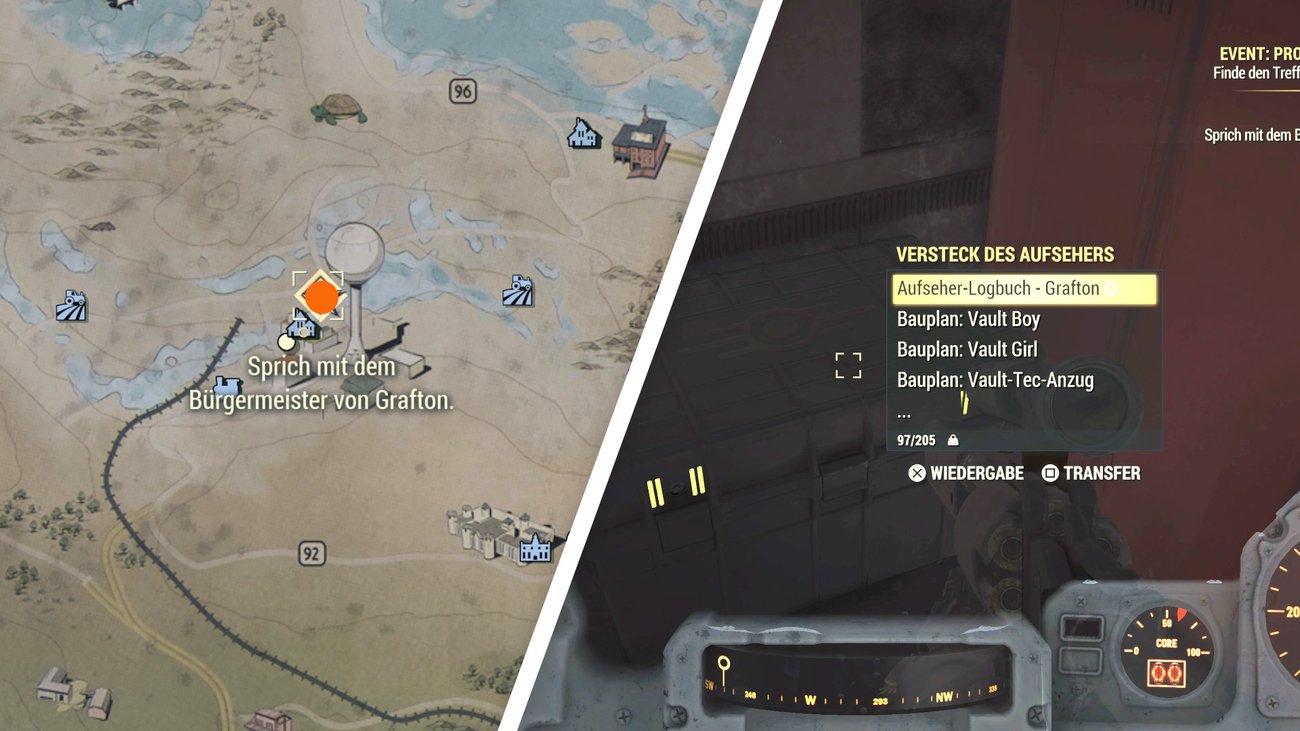Click the farm icon on the map's far left
The image size is (1300, 731).
point(72,305)
